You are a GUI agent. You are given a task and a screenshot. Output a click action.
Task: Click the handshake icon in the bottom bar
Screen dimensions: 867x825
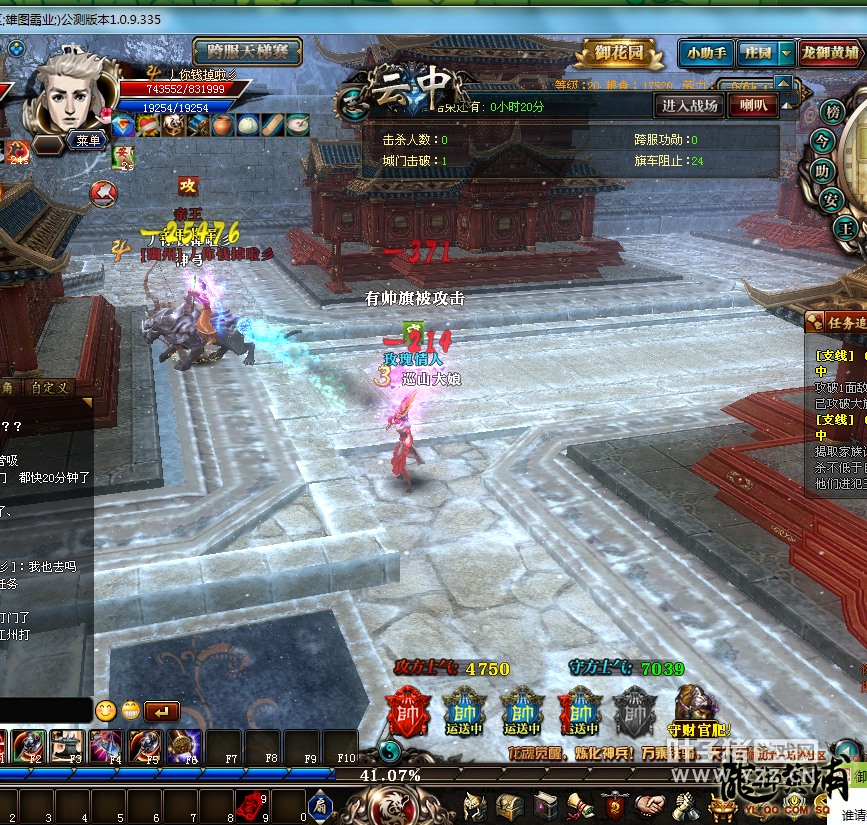[651, 805]
